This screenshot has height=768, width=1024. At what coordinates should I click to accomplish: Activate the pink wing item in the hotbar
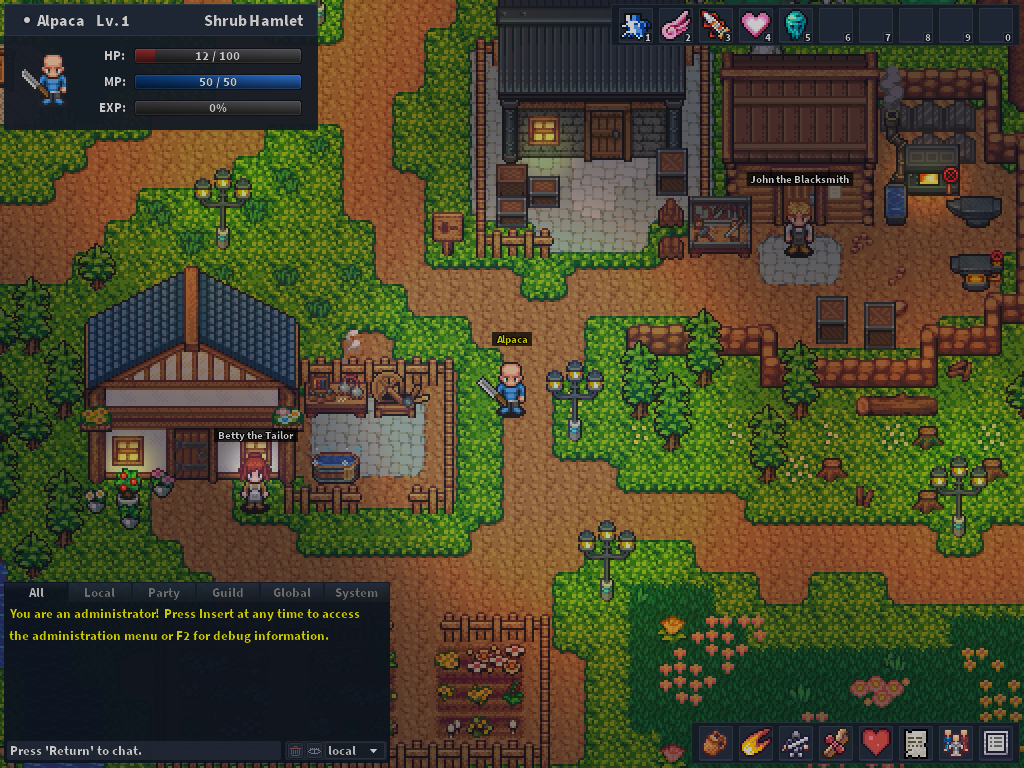coord(674,25)
